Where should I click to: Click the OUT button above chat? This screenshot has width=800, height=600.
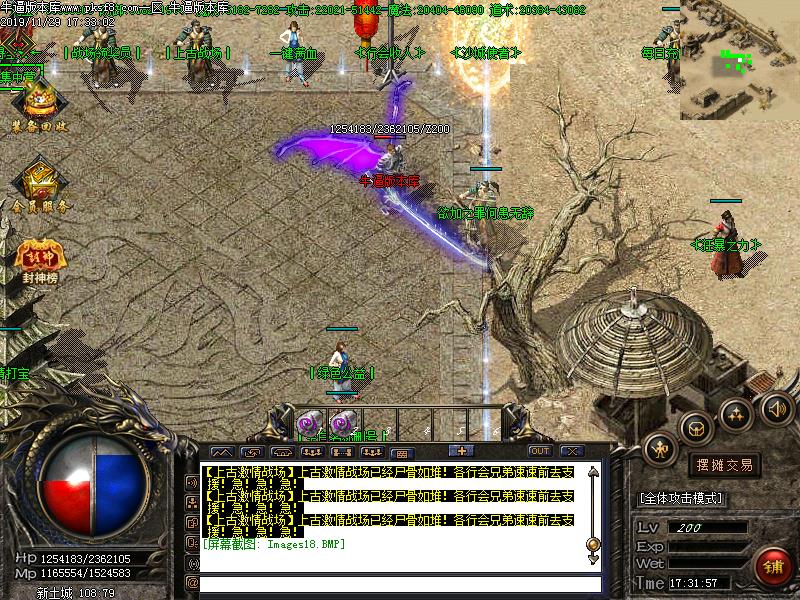[539, 451]
